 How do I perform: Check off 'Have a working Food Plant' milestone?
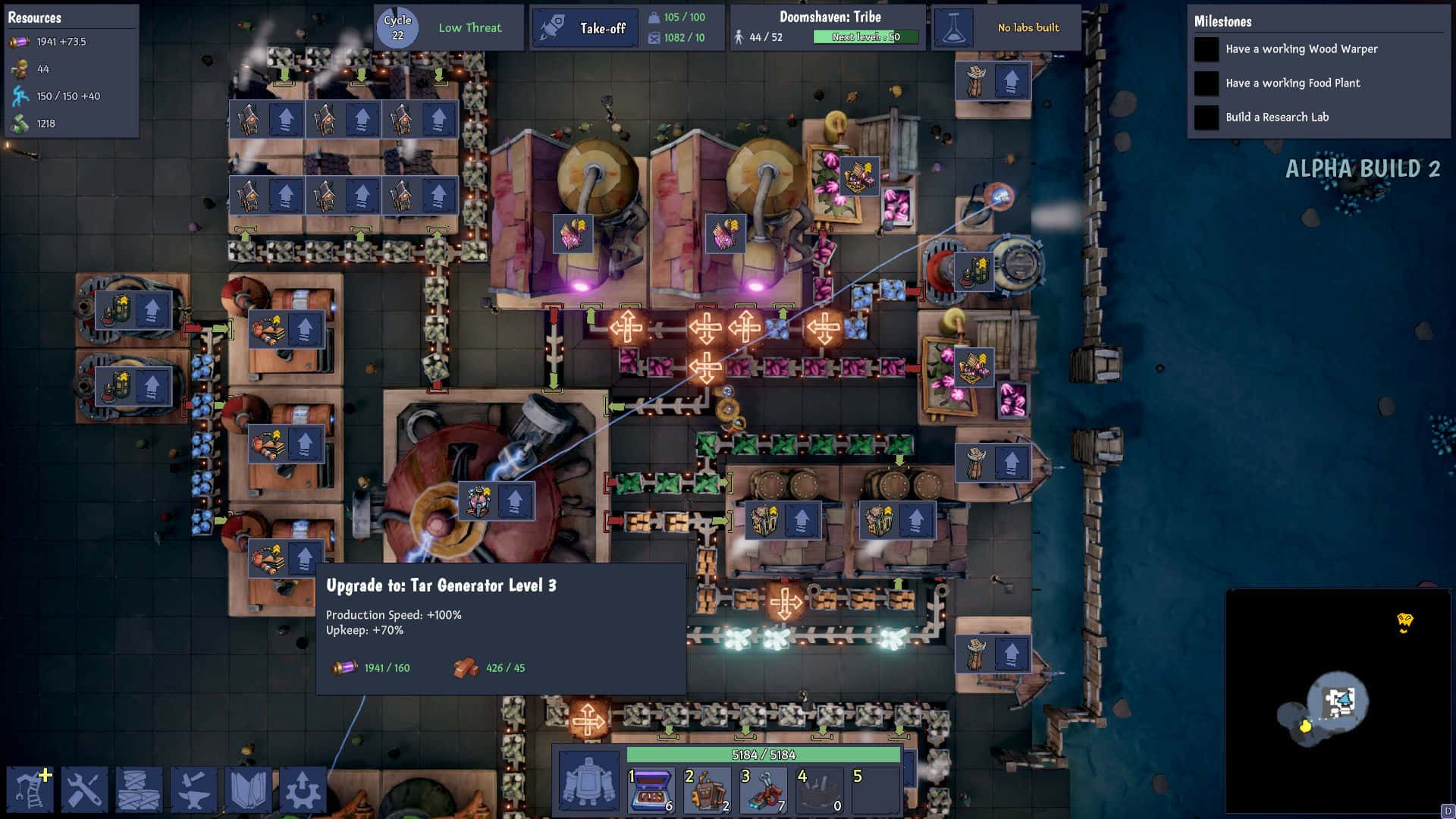(1206, 83)
